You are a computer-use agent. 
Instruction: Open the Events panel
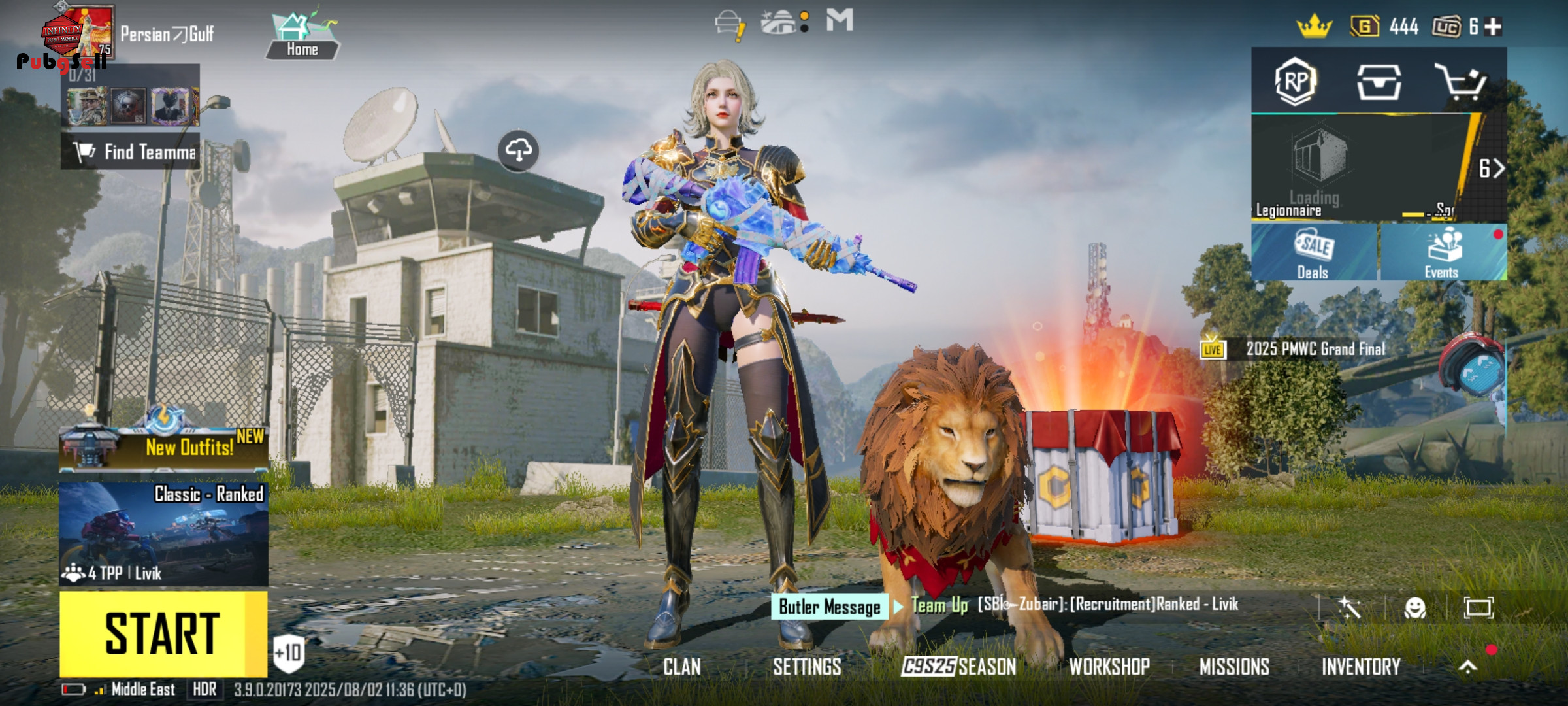coord(1442,252)
